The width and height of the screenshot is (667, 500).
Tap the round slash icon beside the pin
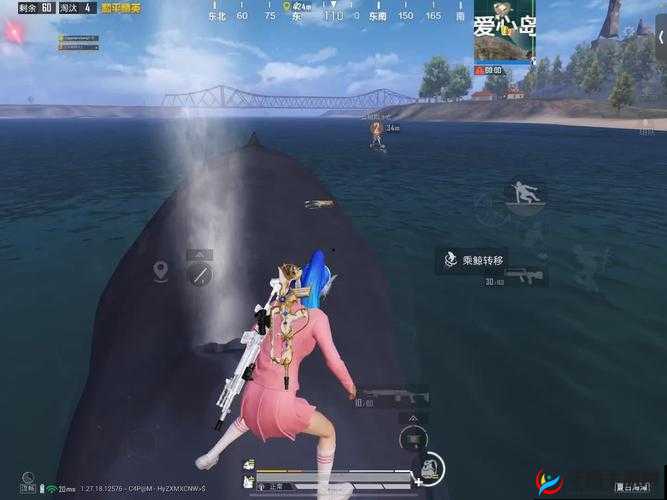point(200,274)
